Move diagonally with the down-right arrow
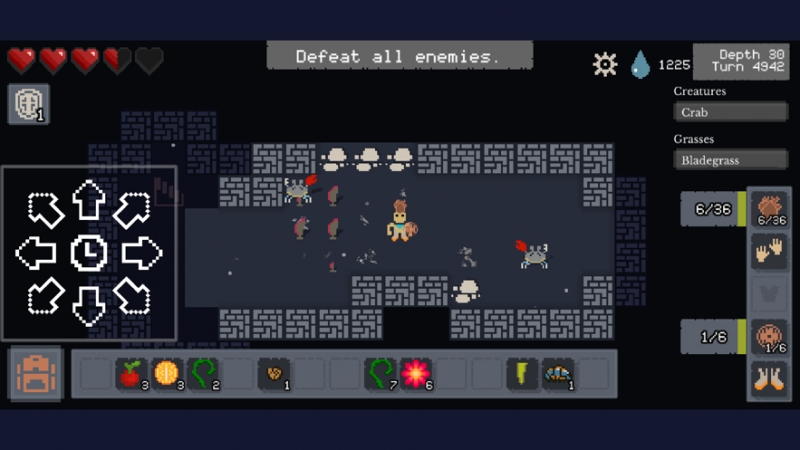The width and height of the screenshot is (800, 450). click(x=133, y=296)
